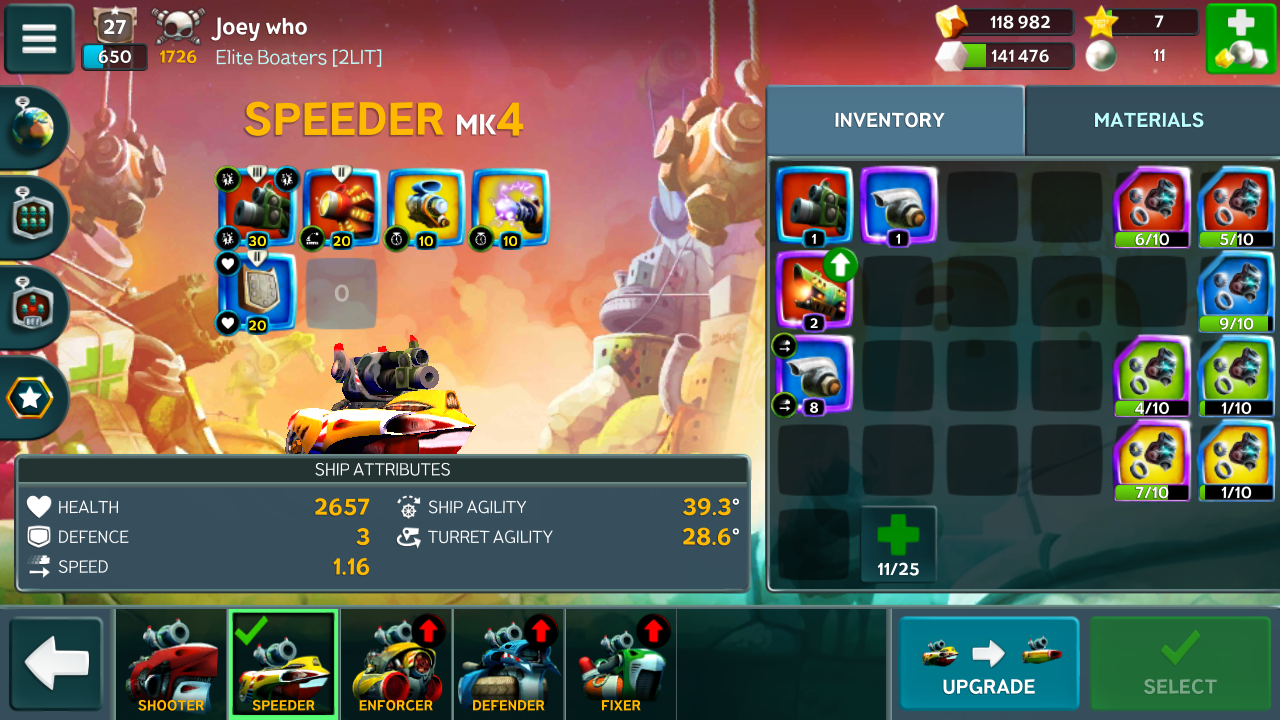This screenshot has height=720, width=1280.
Task: Select the inventory item with level 8
Action: (814, 375)
